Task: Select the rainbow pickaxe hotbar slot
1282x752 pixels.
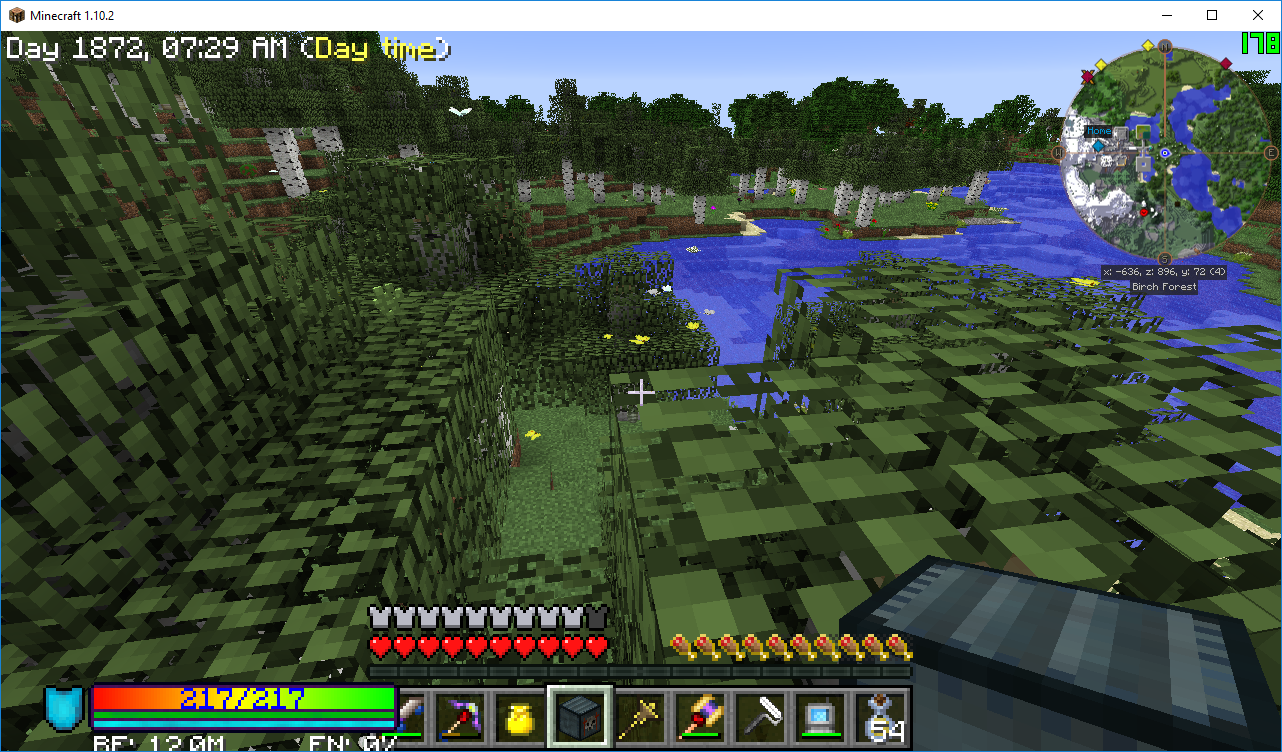Action: click(x=462, y=716)
